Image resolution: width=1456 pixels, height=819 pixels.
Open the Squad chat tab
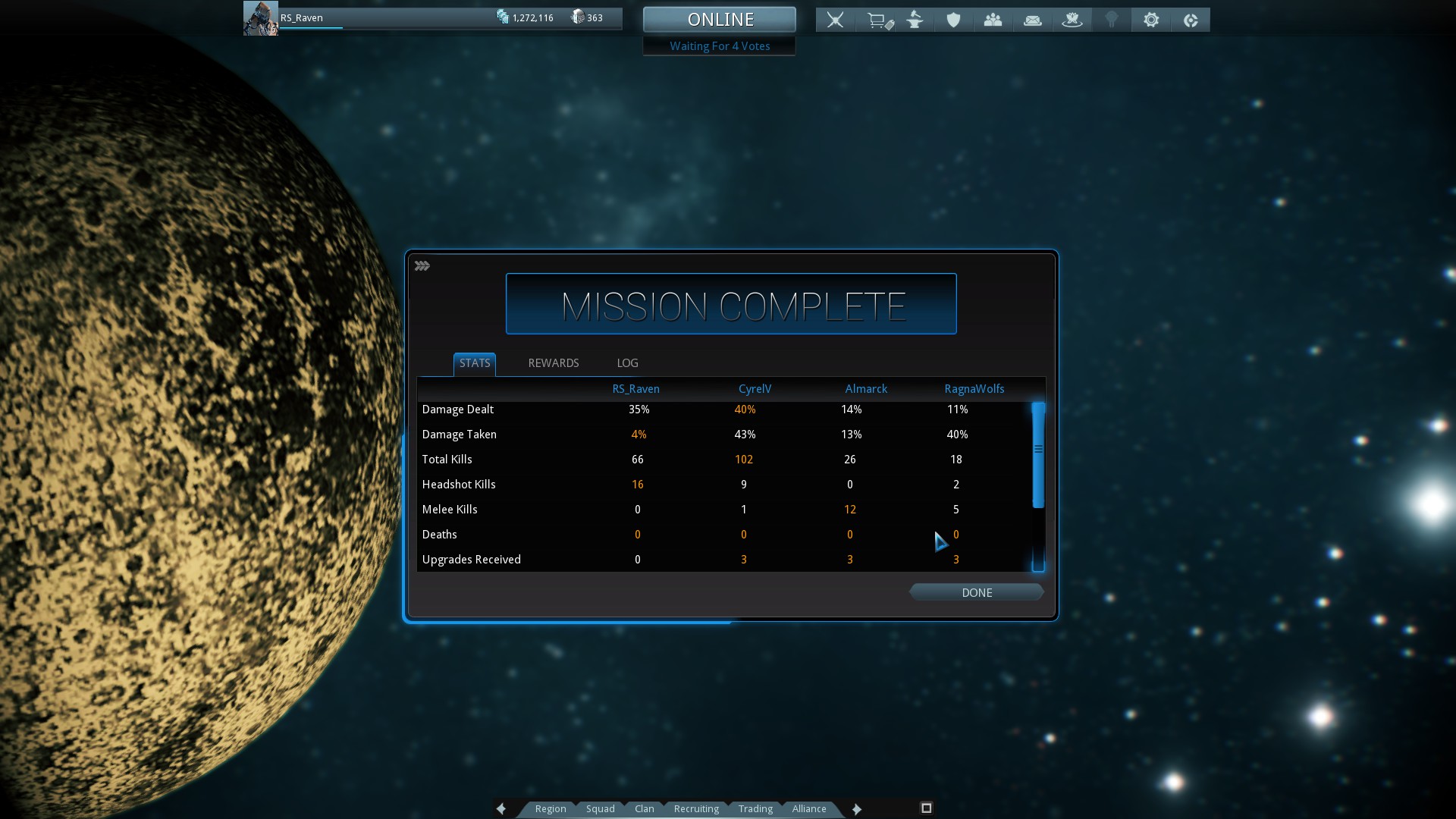(600, 808)
